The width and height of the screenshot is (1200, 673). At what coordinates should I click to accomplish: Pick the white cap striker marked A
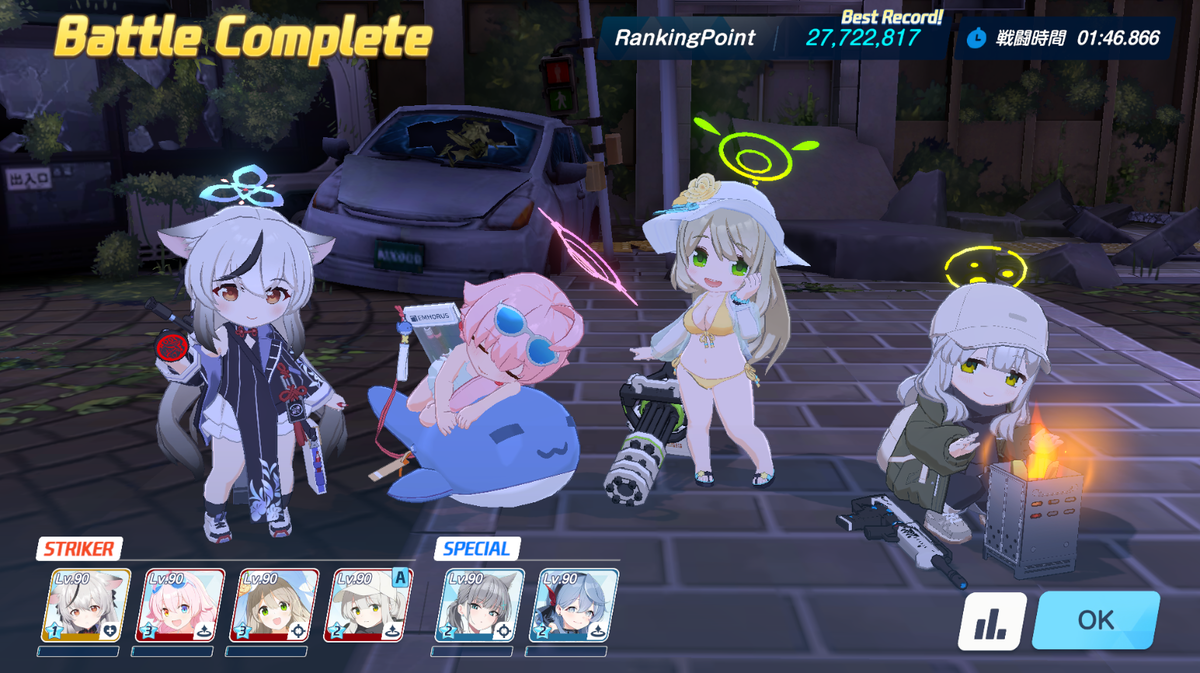pos(371,605)
